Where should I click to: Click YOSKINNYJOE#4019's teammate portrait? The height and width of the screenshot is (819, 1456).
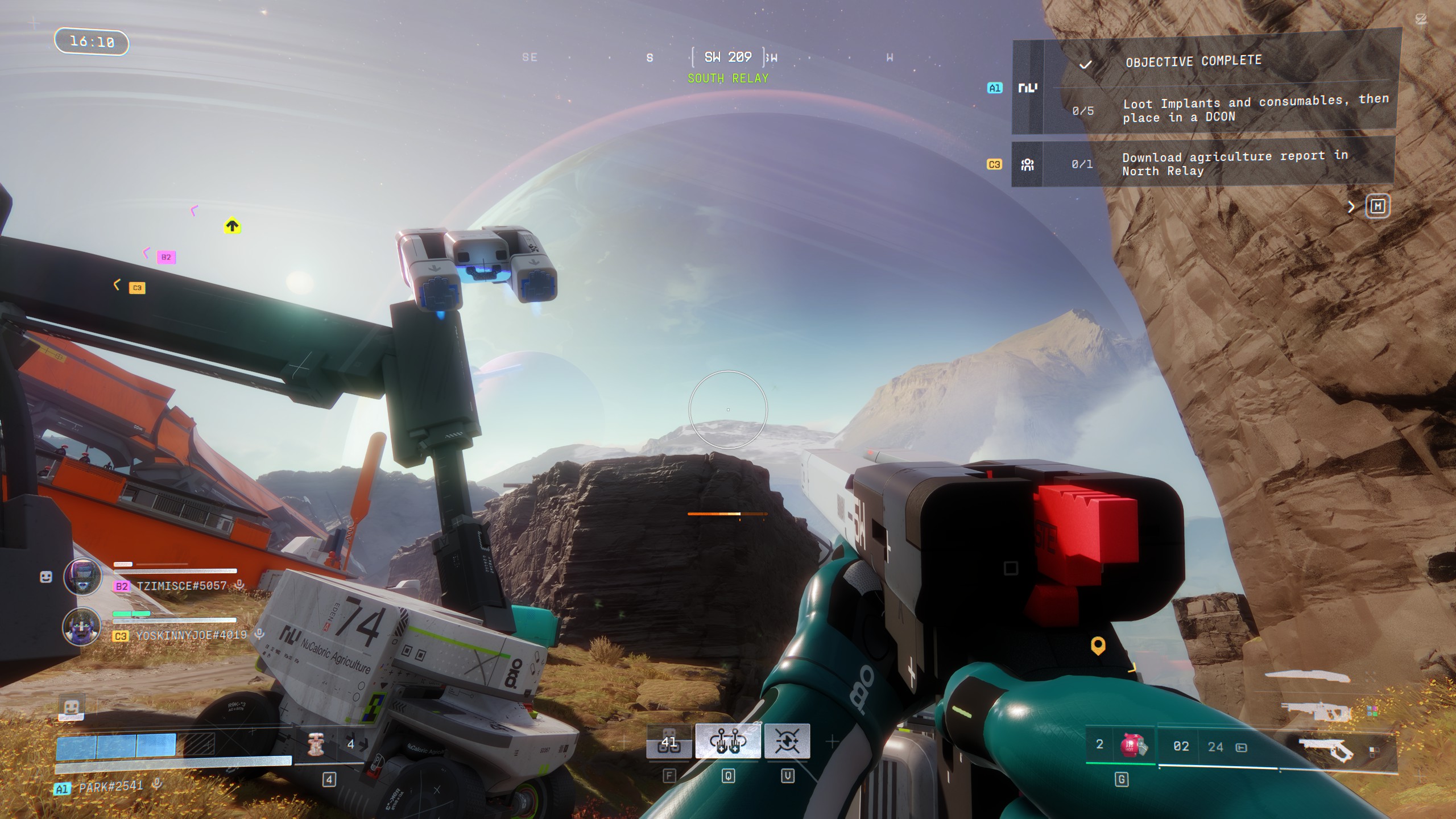click(x=82, y=626)
